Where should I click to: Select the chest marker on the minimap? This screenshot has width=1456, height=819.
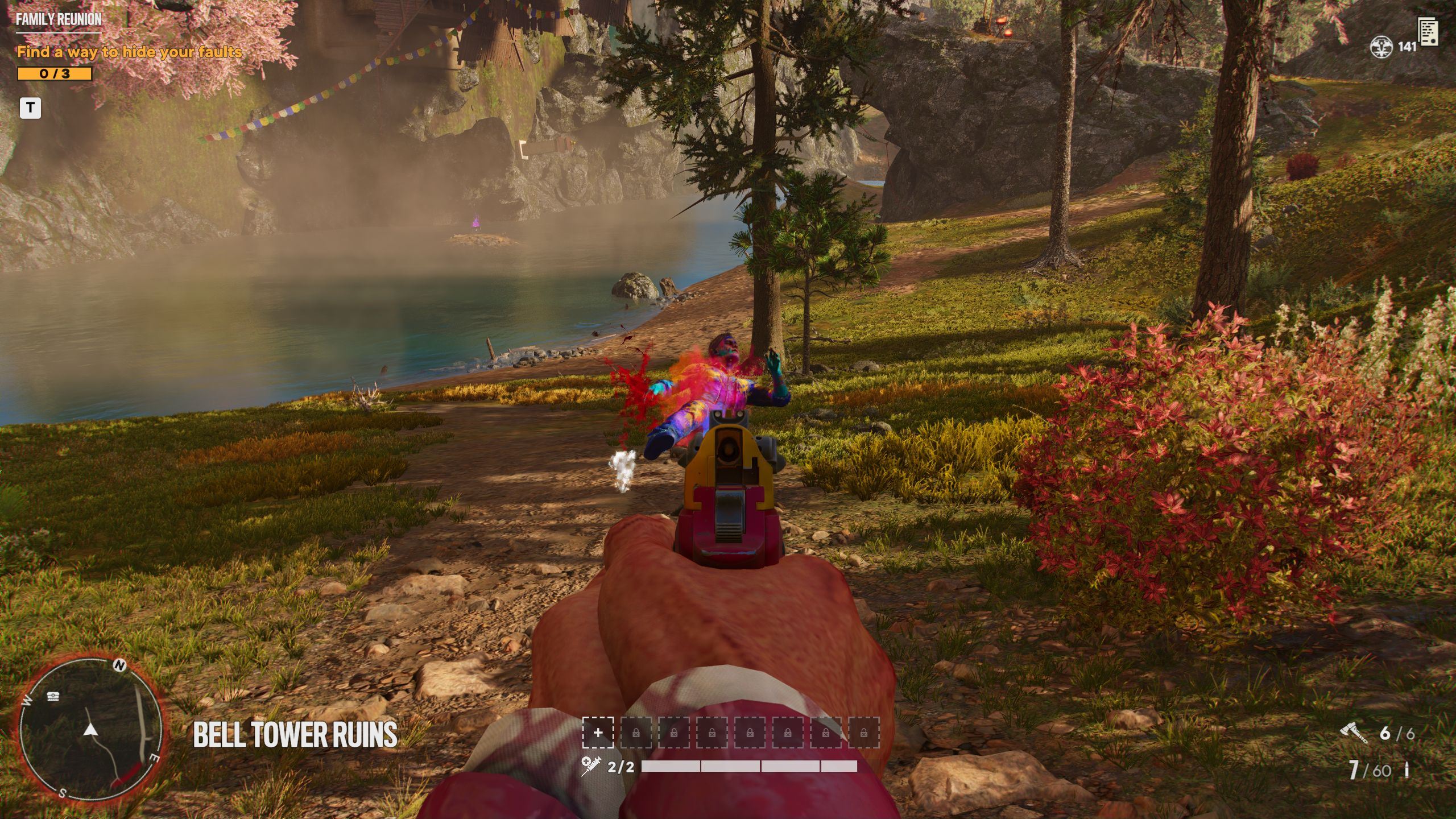click(x=53, y=696)
